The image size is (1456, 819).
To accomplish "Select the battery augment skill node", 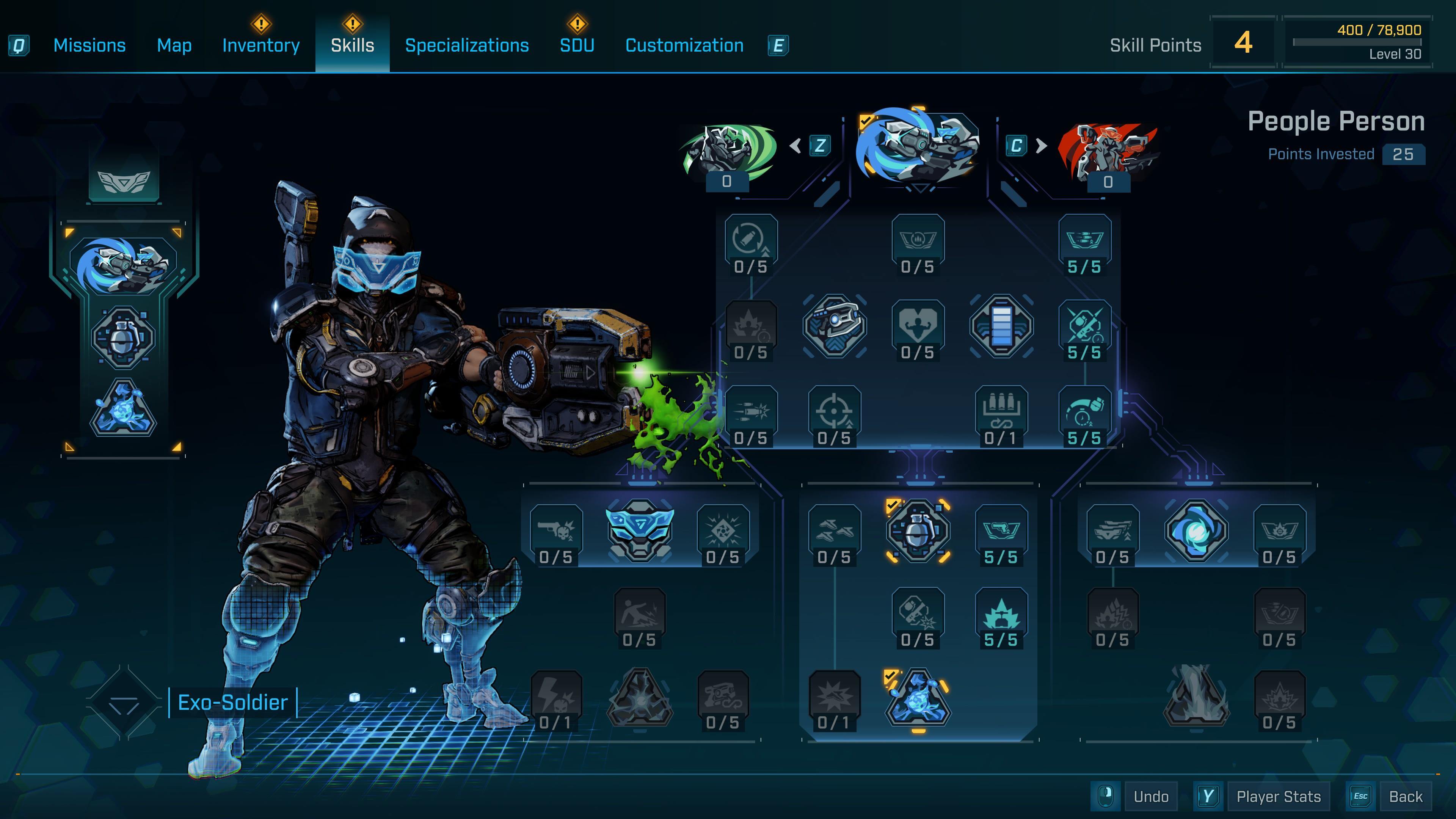I will point(1001,326).
